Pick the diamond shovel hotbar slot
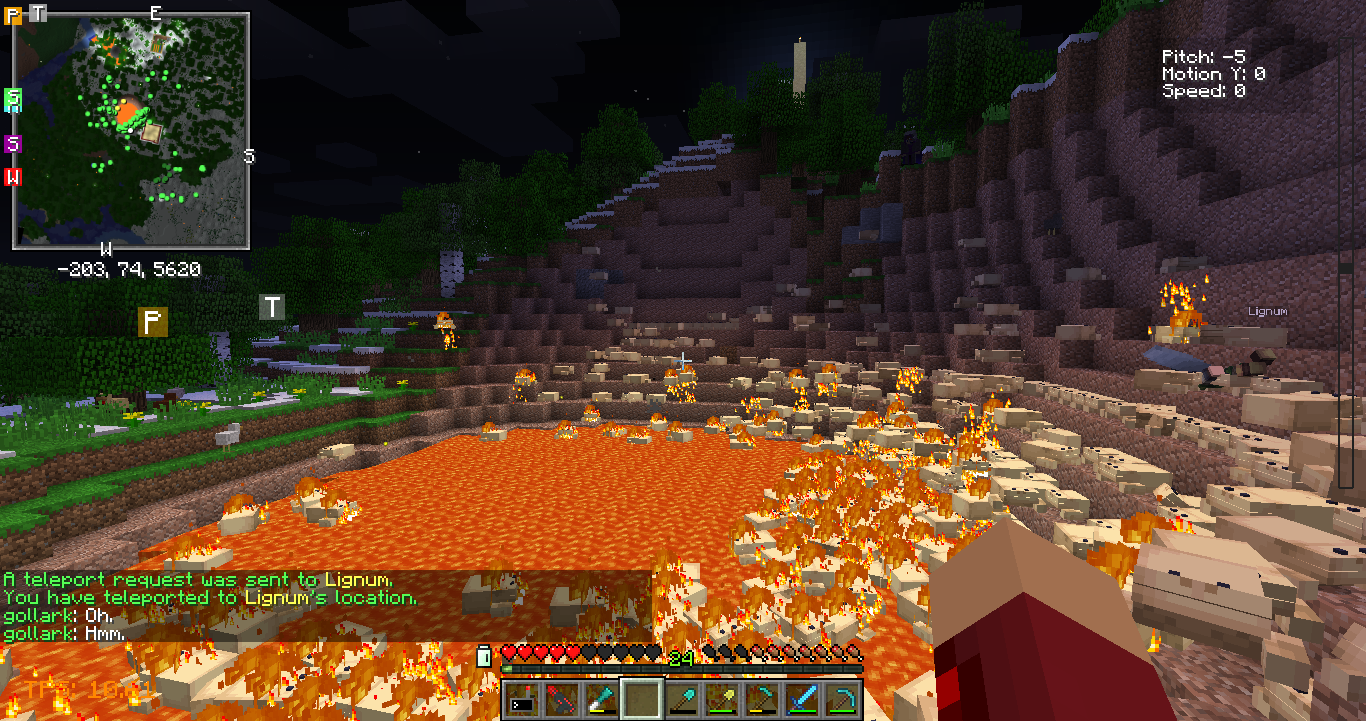Screen dimensions: 1366x721 point(681,699)
